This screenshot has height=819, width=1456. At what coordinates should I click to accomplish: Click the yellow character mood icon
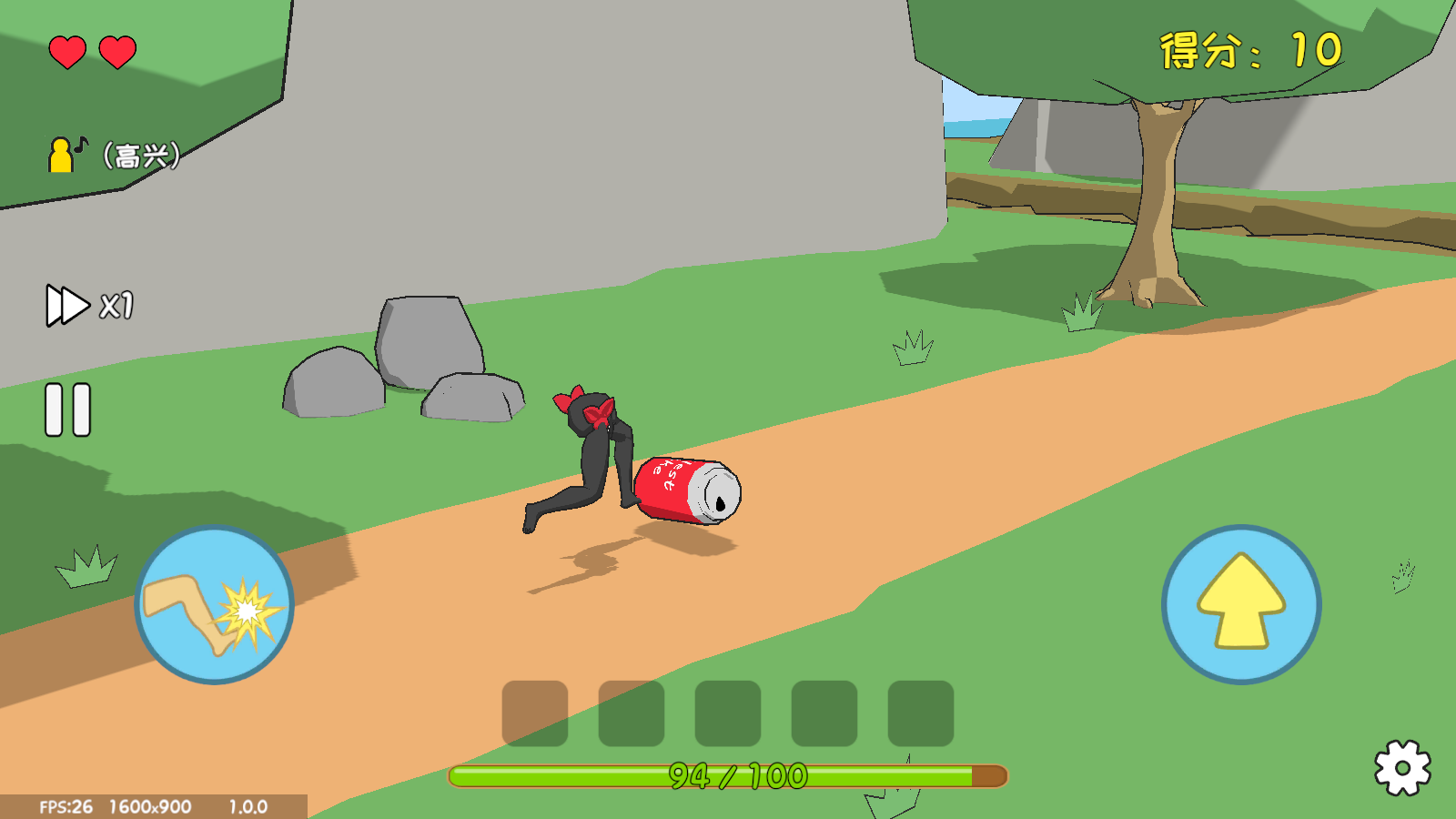(64, 155)
